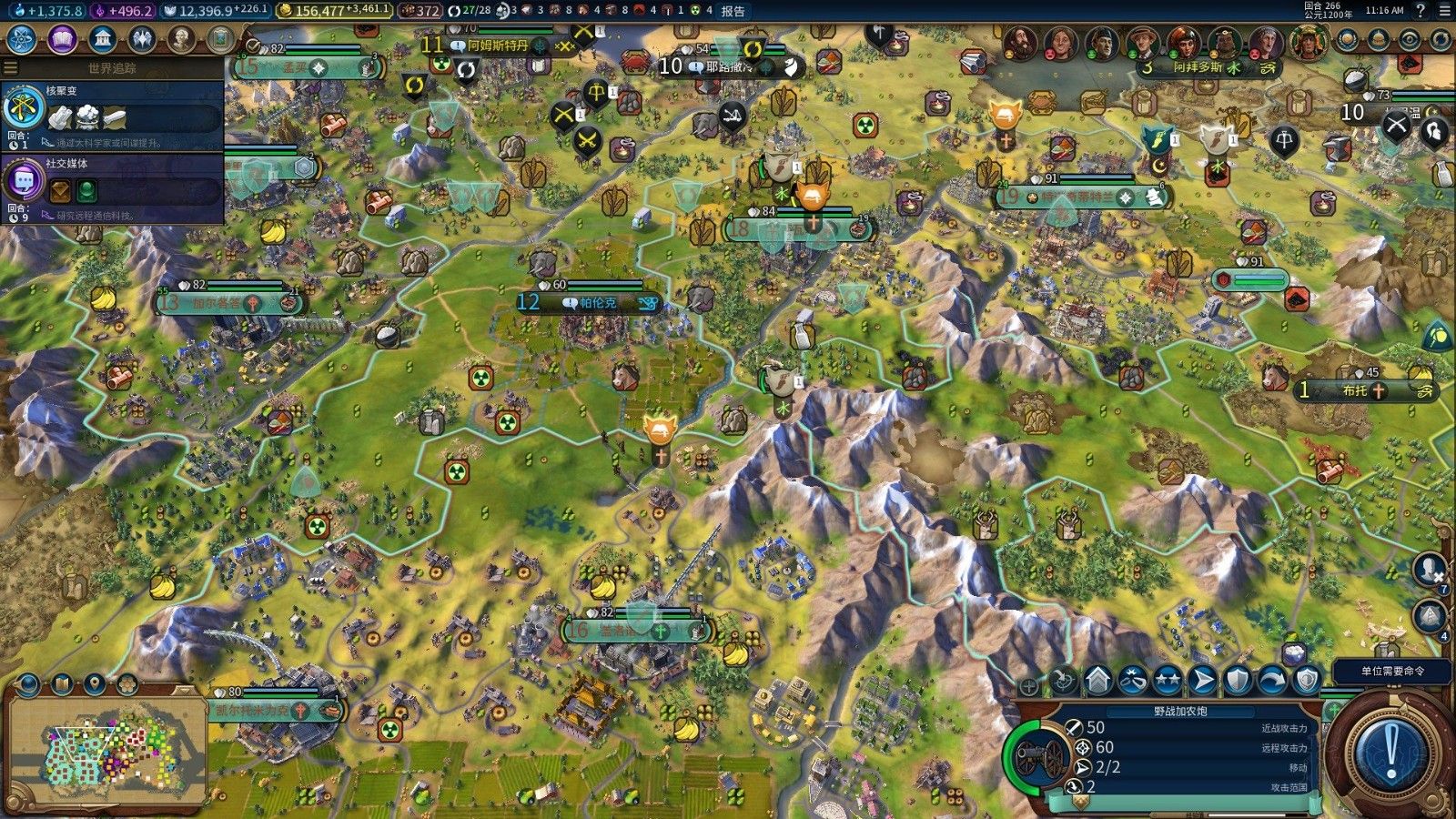Click the next-turn exclamation mark button
Image resolution: width=1456 pixels, height=819 pixels.
pyautogui.click(x=1390, y=750)
